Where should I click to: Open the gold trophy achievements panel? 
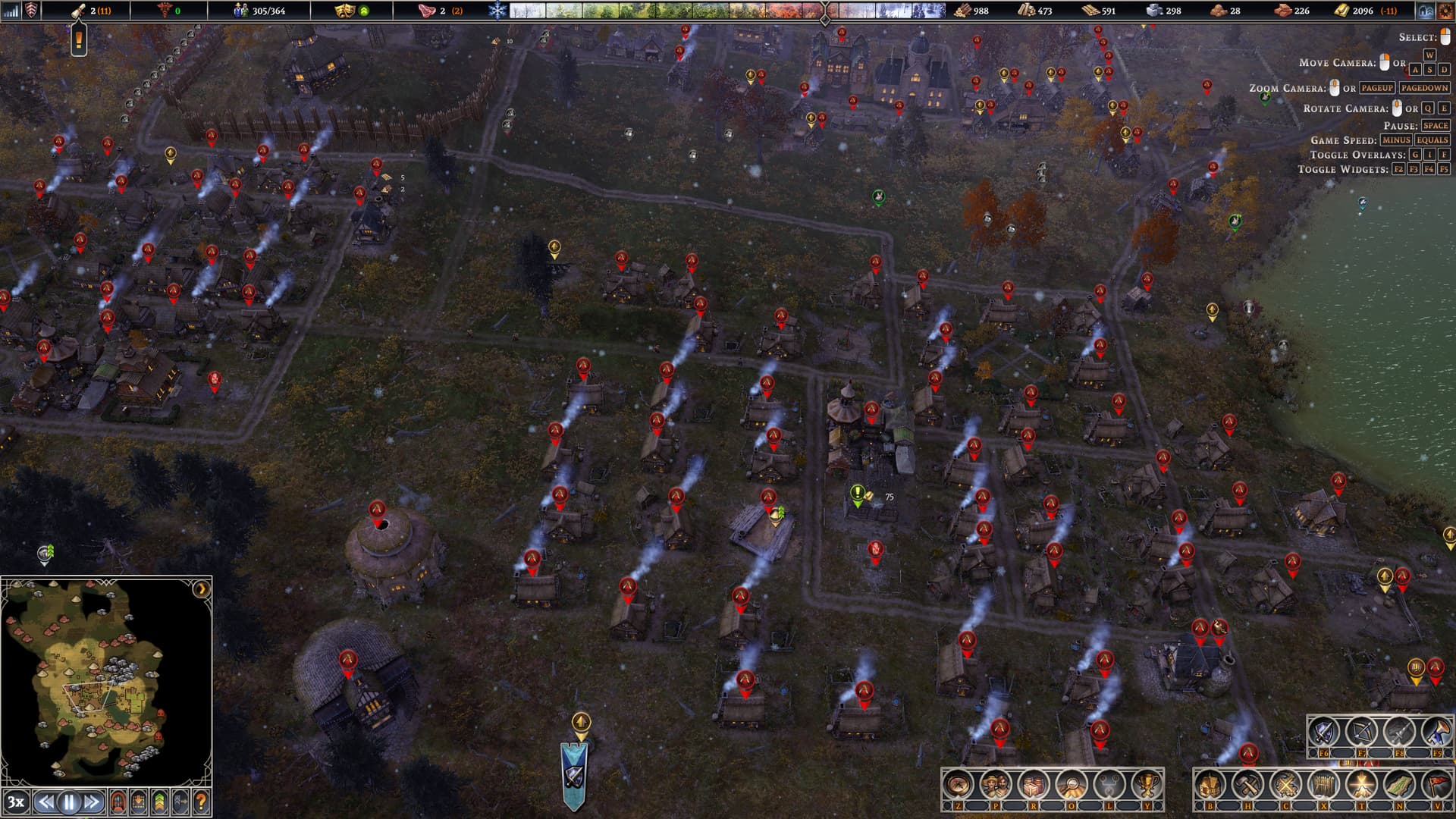pos(1147,786)
